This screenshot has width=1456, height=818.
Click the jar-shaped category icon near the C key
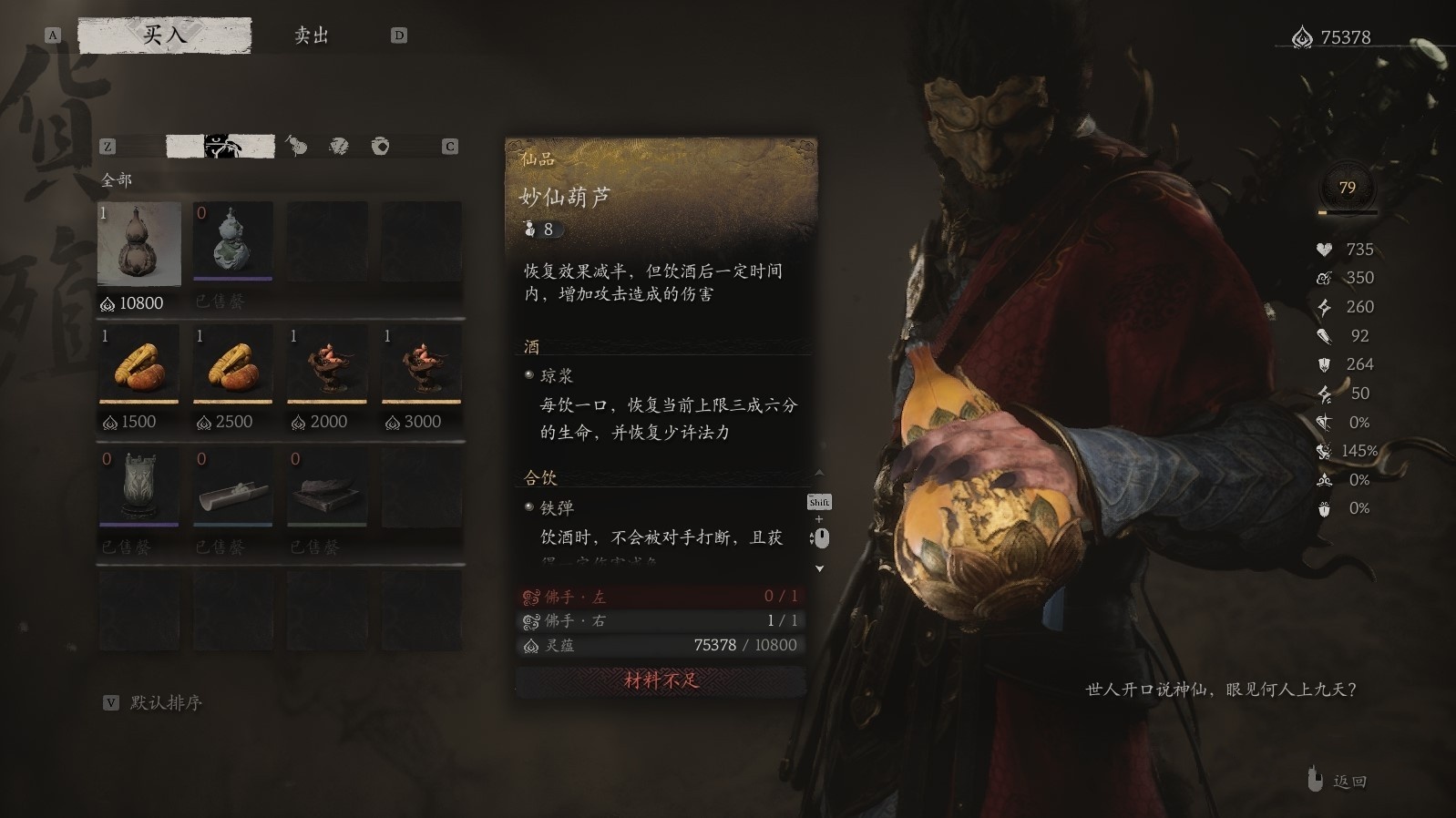(x=381, y=146)
